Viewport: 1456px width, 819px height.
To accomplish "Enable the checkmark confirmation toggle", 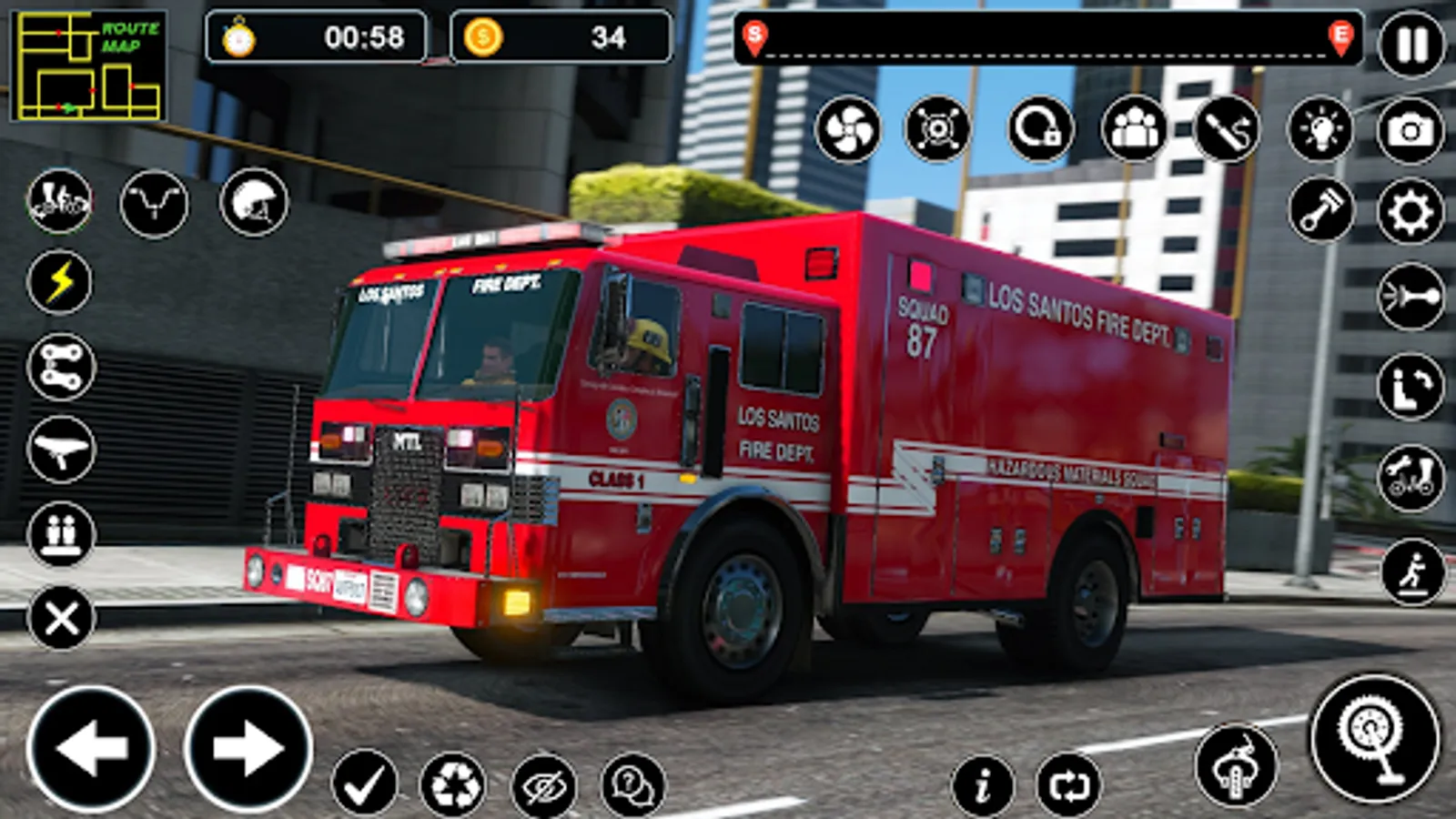I will pyautogui.click(x=362, y=780).
